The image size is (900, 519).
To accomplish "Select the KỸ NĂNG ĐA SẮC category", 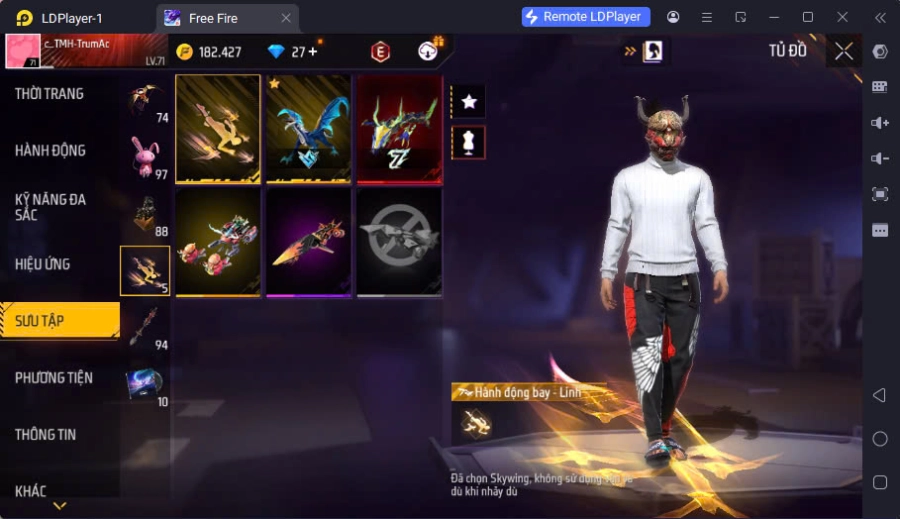I will (x=50, y=207).
